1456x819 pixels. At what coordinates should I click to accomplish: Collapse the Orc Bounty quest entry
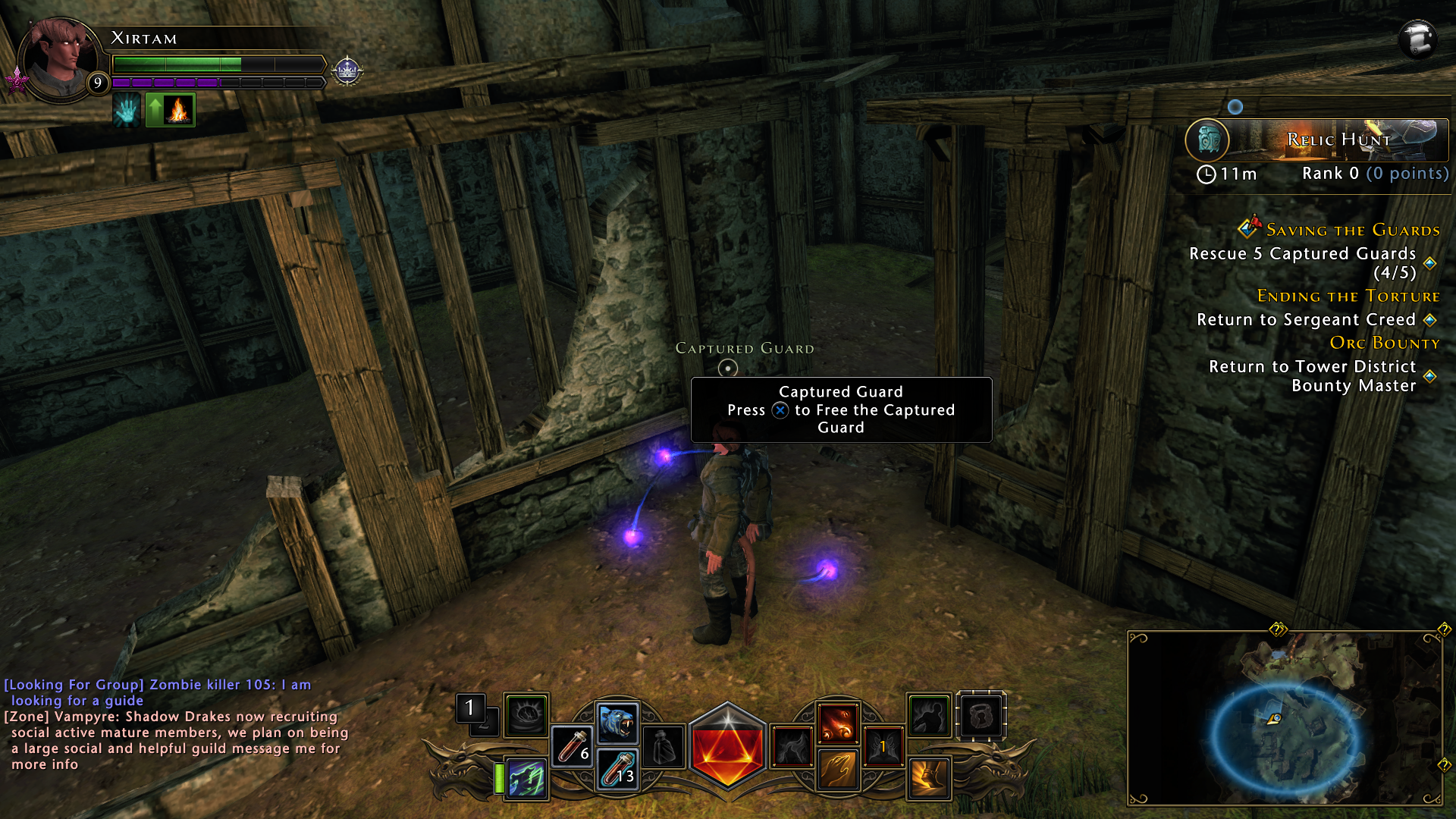point(1385,343)
